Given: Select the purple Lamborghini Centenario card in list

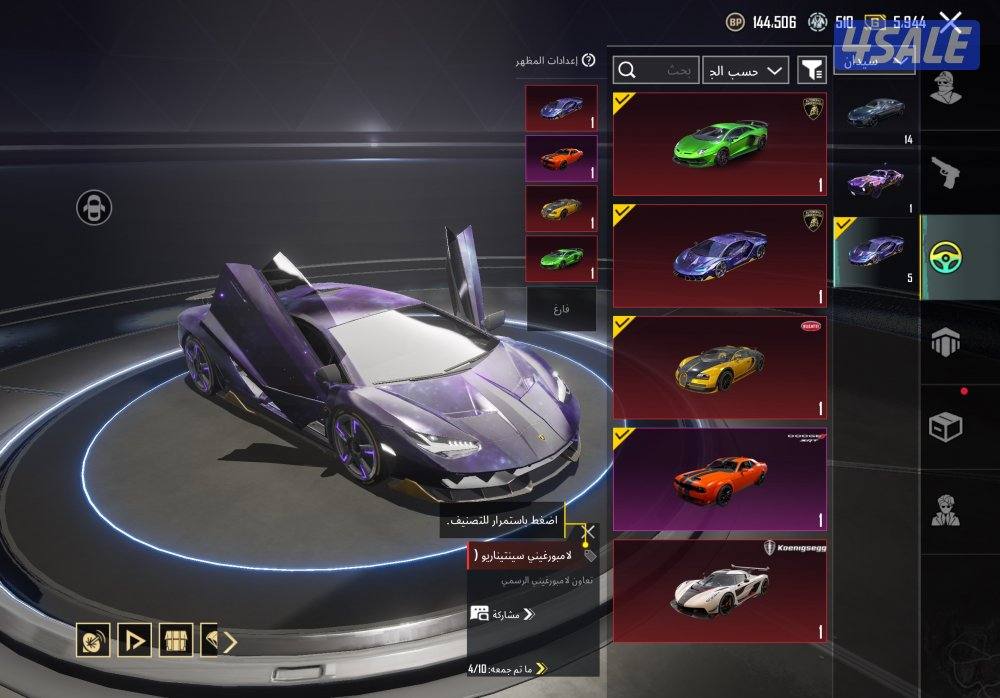Looking at the screenshot, I should pos(719,256).
